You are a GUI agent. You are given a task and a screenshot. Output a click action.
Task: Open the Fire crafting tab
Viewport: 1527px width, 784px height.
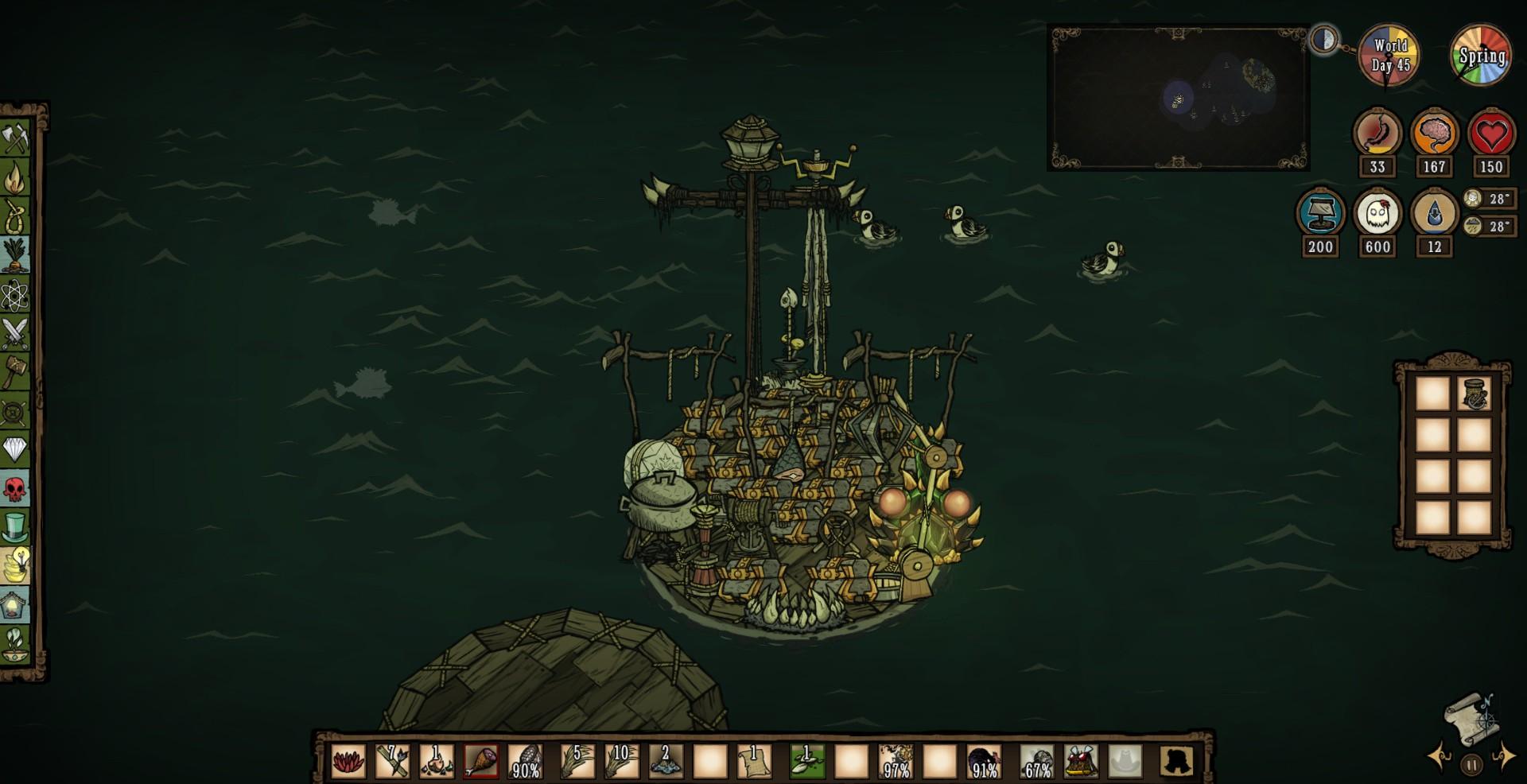(16, 177)
